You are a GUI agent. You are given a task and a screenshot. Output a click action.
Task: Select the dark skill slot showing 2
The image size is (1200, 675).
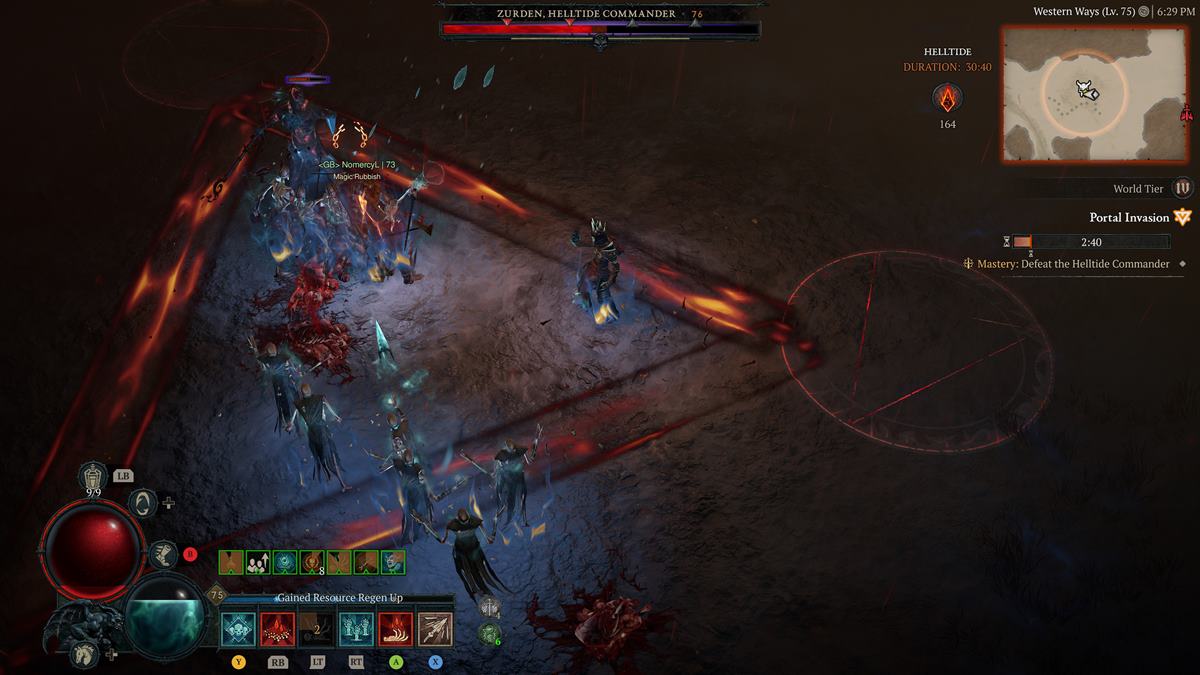pyautogui.click(x=317, y=629)
